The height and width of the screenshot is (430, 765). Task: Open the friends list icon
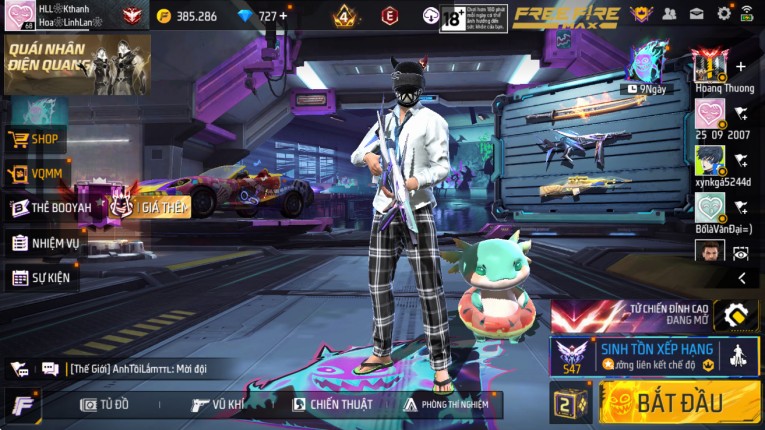point(670,14)
